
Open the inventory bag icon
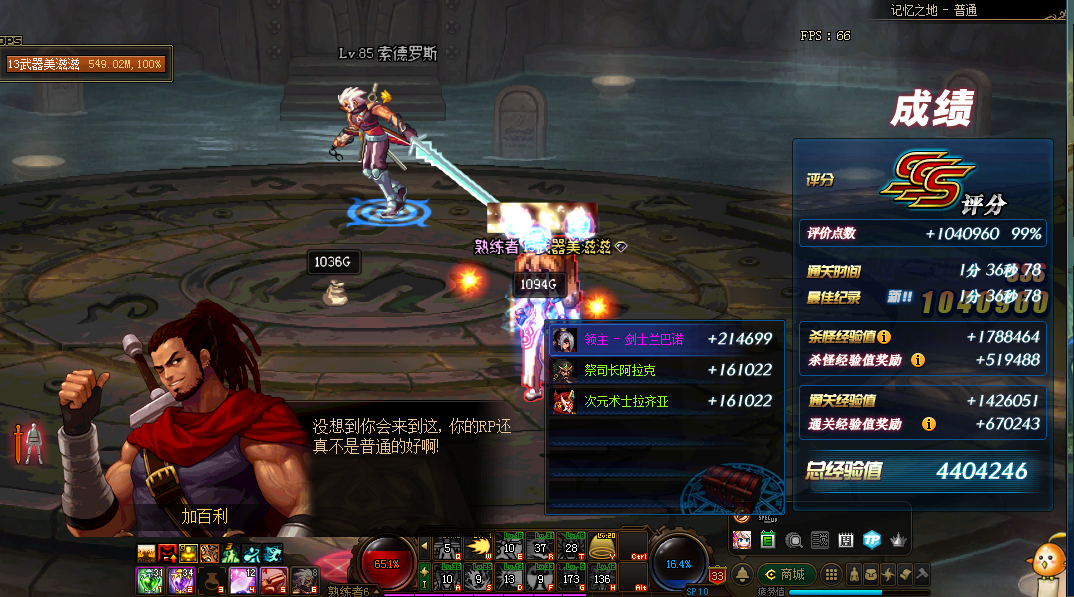click(871, 574)
